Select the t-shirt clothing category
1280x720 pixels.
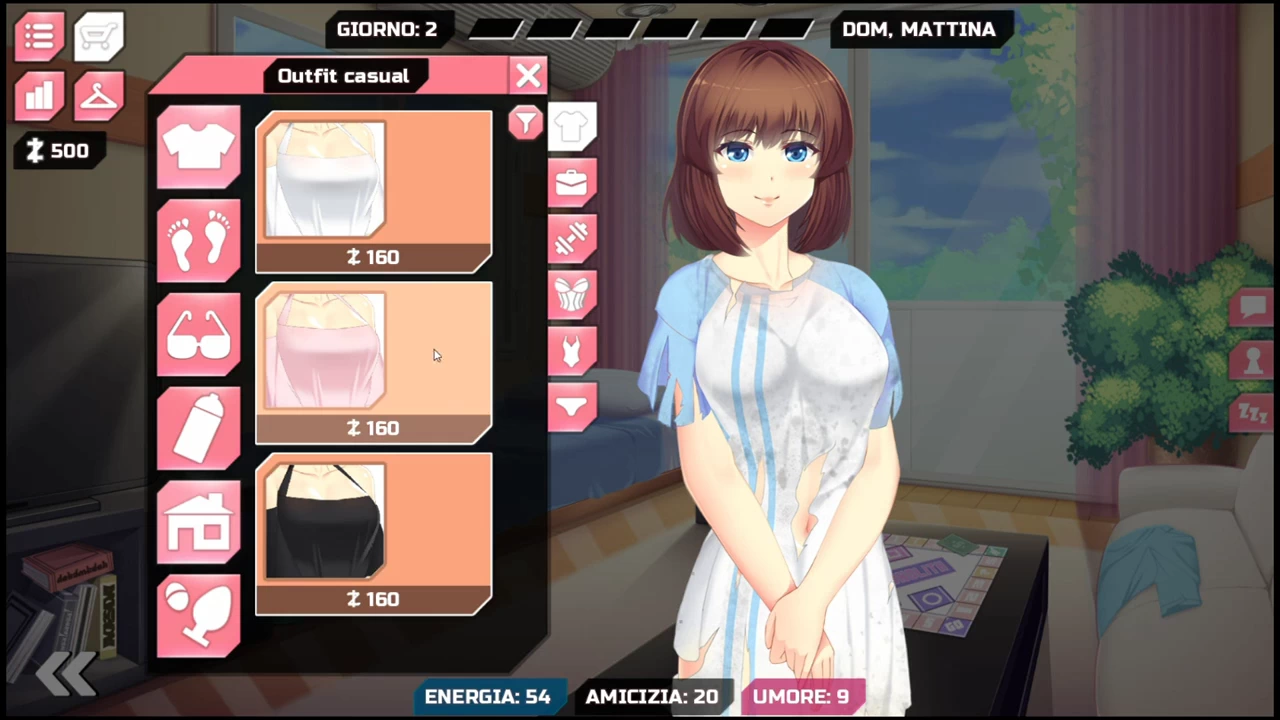(x=198, y=147)
